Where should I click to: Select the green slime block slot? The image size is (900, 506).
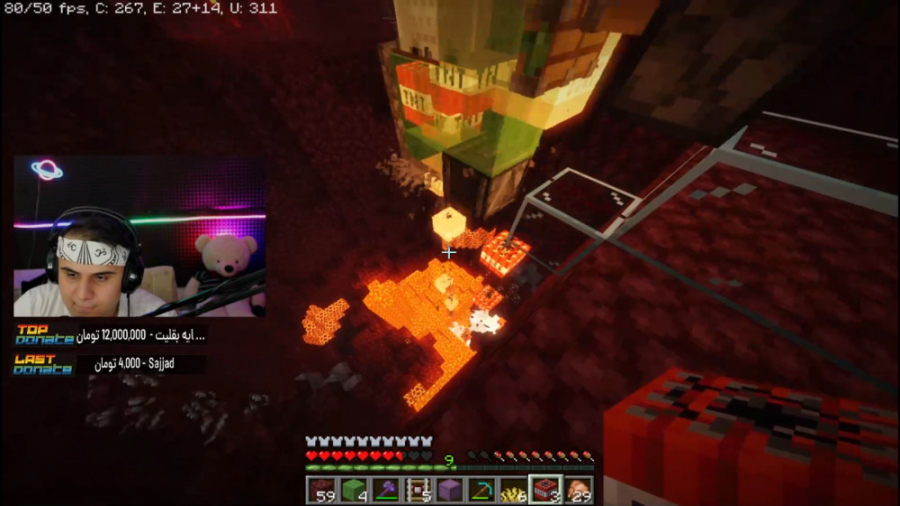(353, 490)
